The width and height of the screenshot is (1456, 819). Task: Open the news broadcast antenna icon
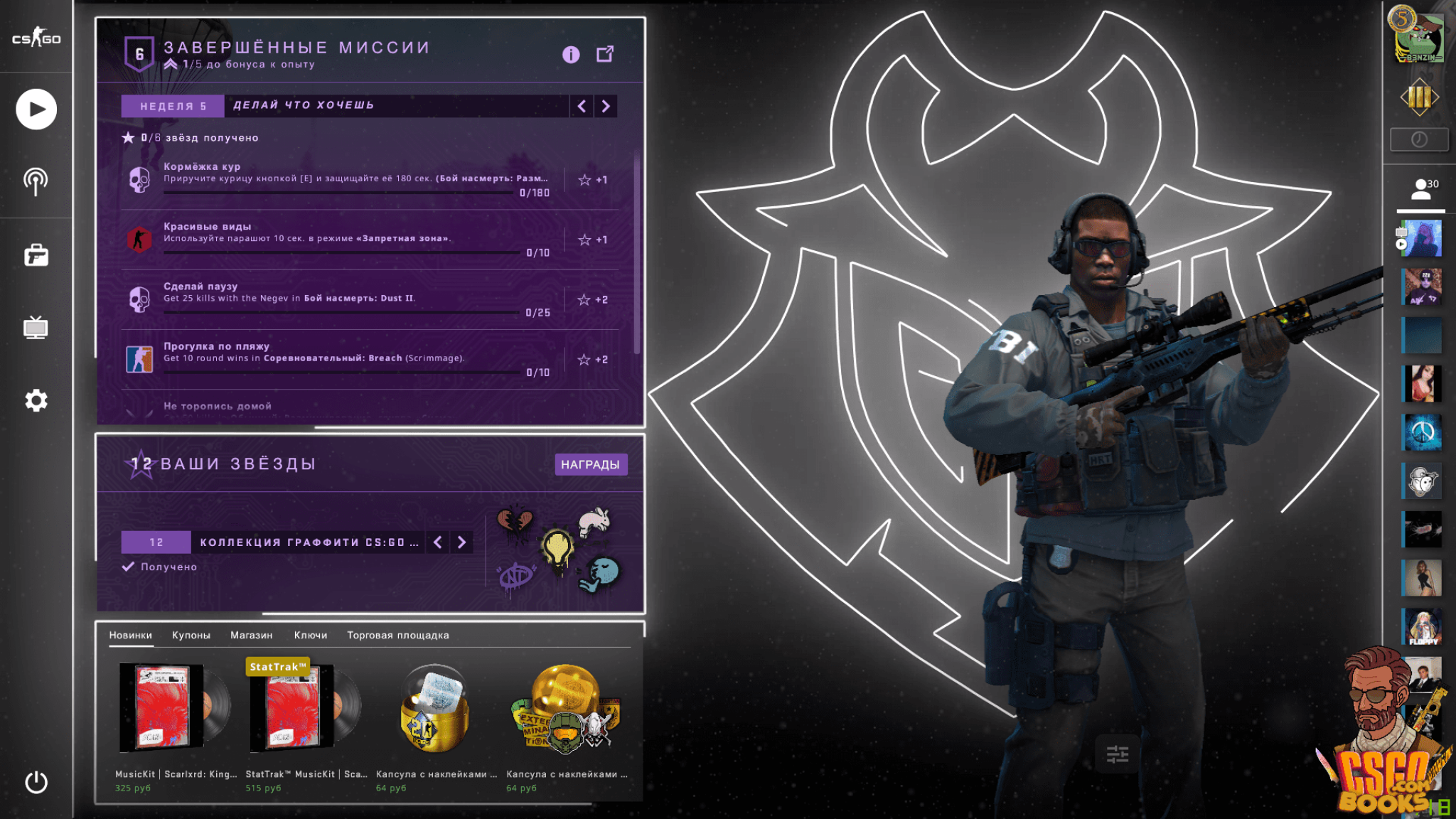tap(36, 181)
